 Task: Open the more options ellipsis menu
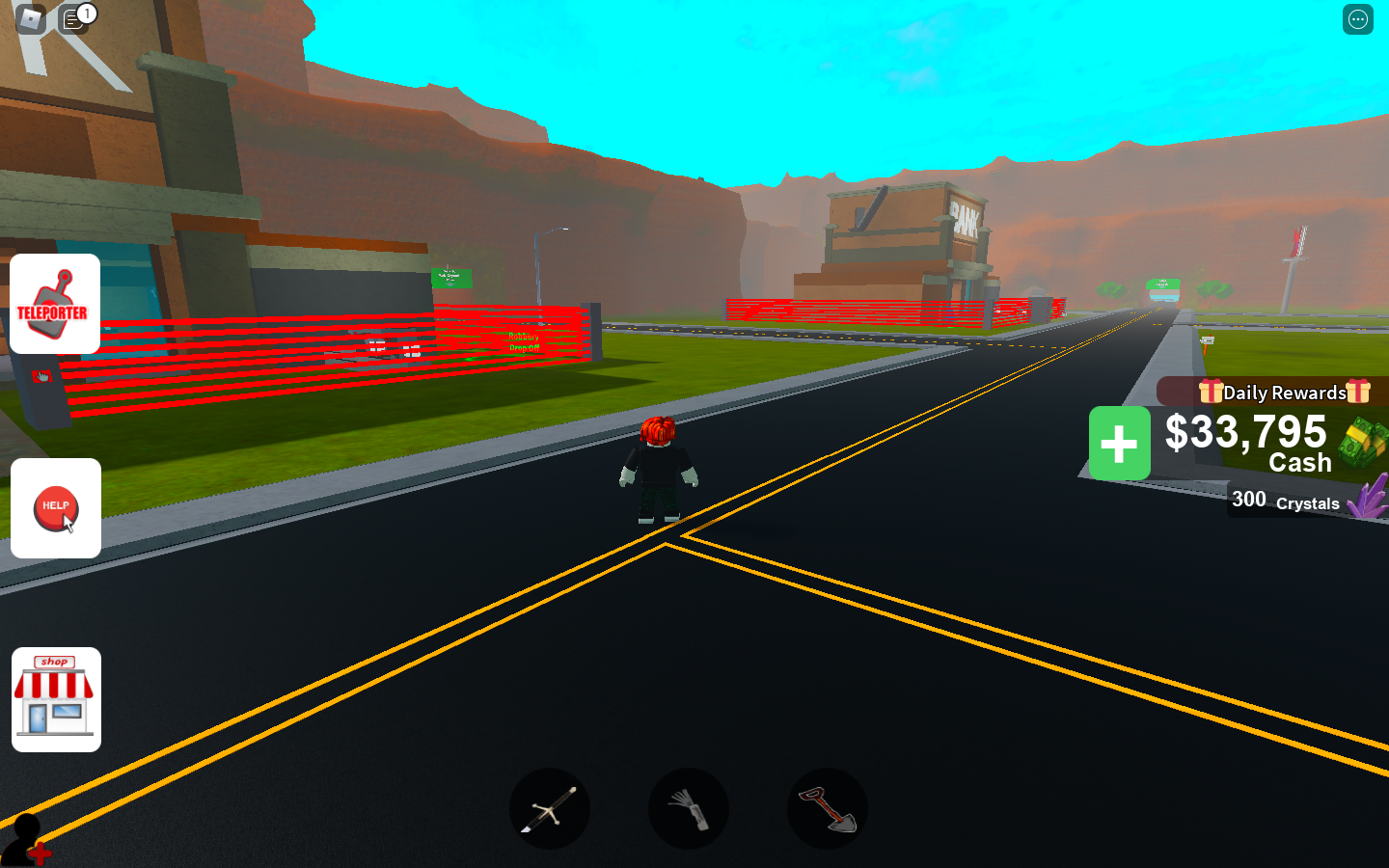pos(1358,19)
